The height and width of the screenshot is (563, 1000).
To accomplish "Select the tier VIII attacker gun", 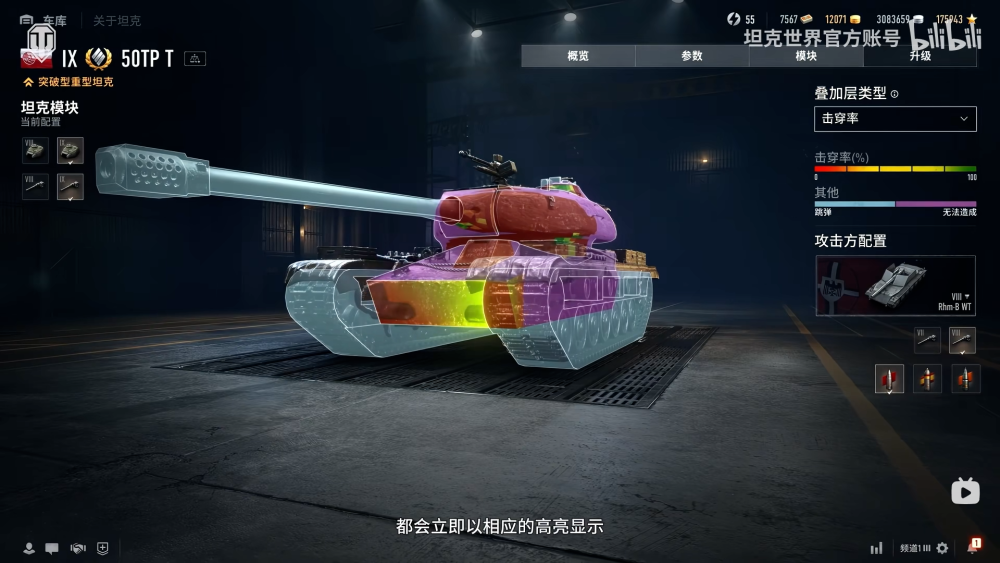I will (x=962, y=340).
